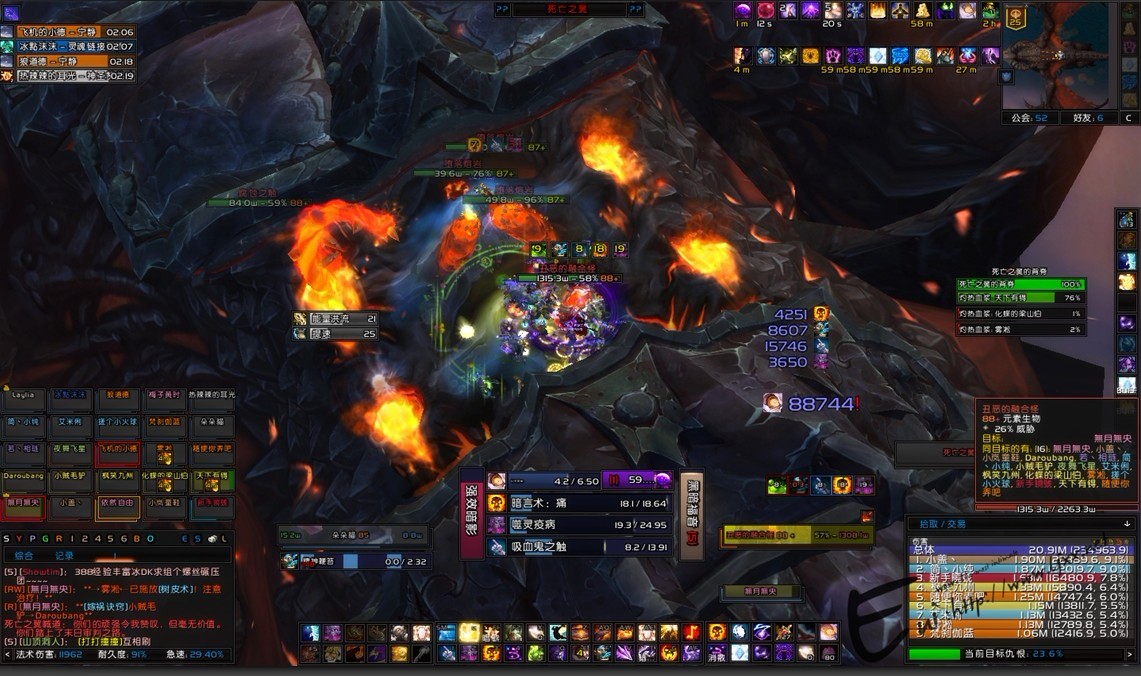1141x676 pixels.
Task: Select the Laylia raid frame
Action: pyautogui.click(x=22, y=399)
